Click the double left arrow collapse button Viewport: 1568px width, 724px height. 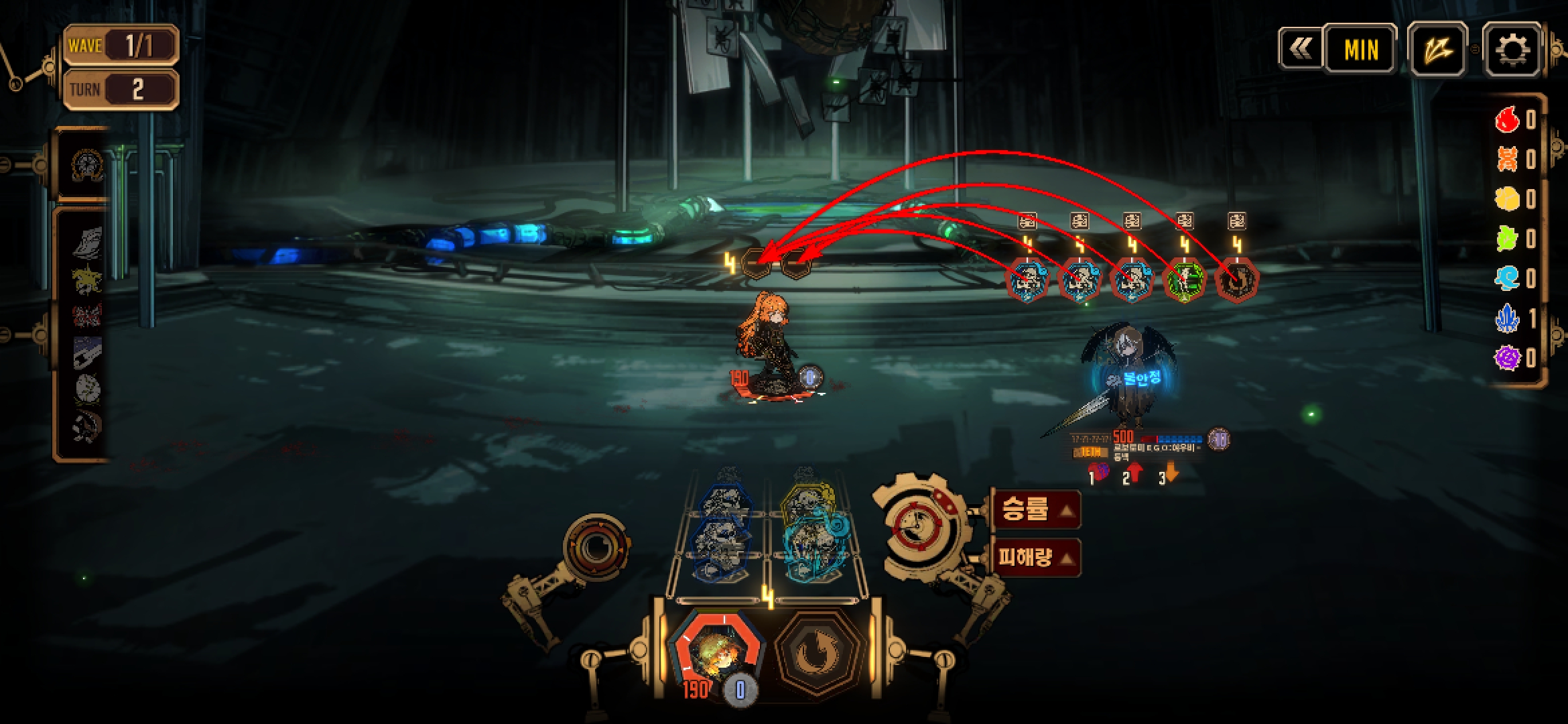point(1301,49)
